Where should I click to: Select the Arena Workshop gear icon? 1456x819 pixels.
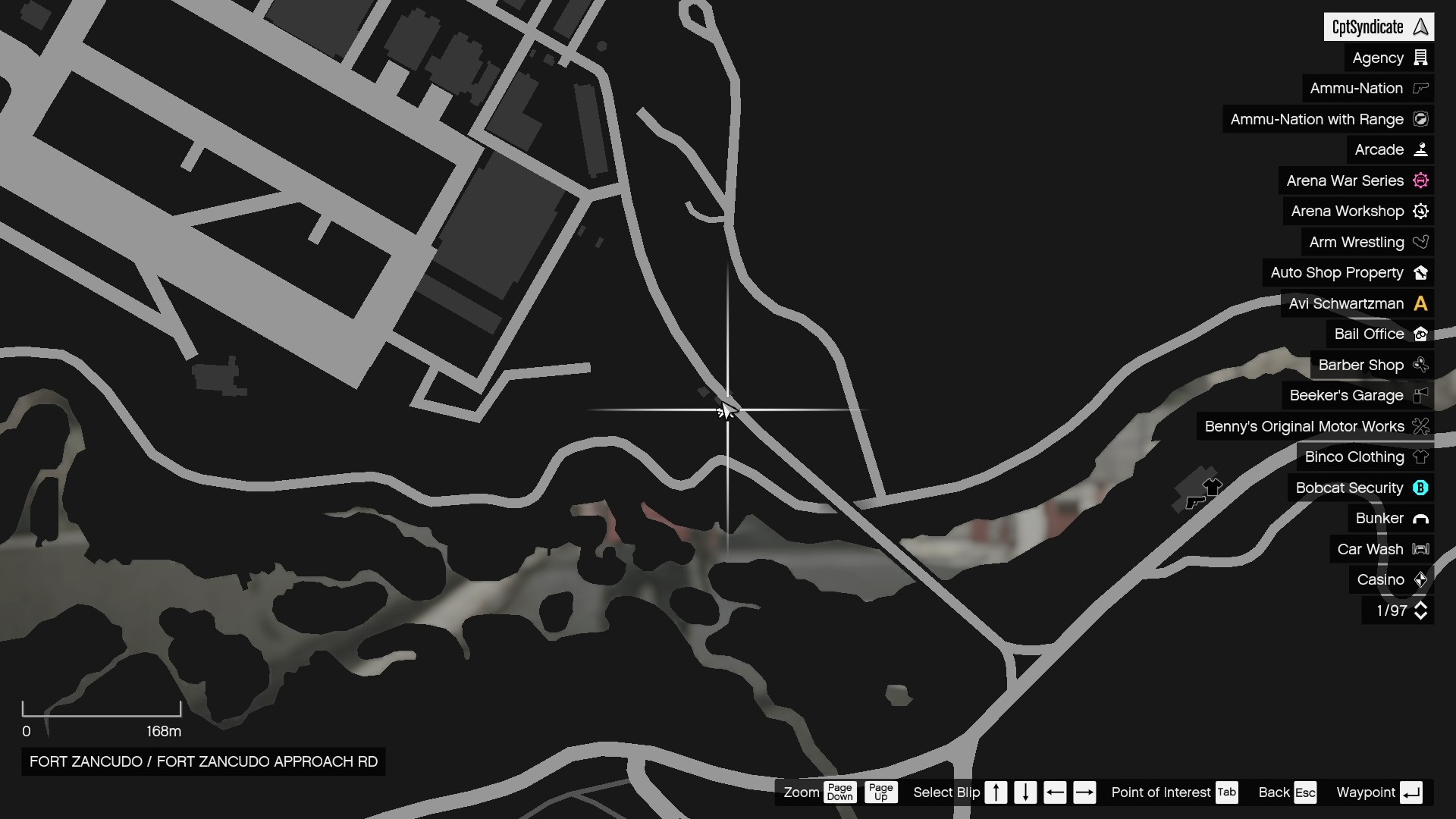click(1420, 212)
